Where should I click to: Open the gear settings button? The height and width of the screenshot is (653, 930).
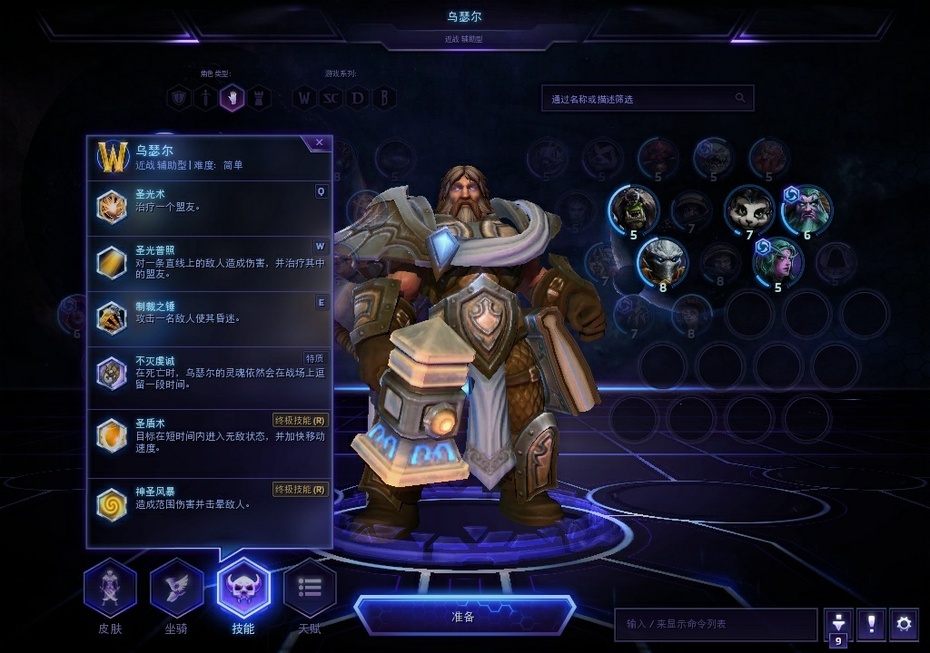tap(904, 624)
